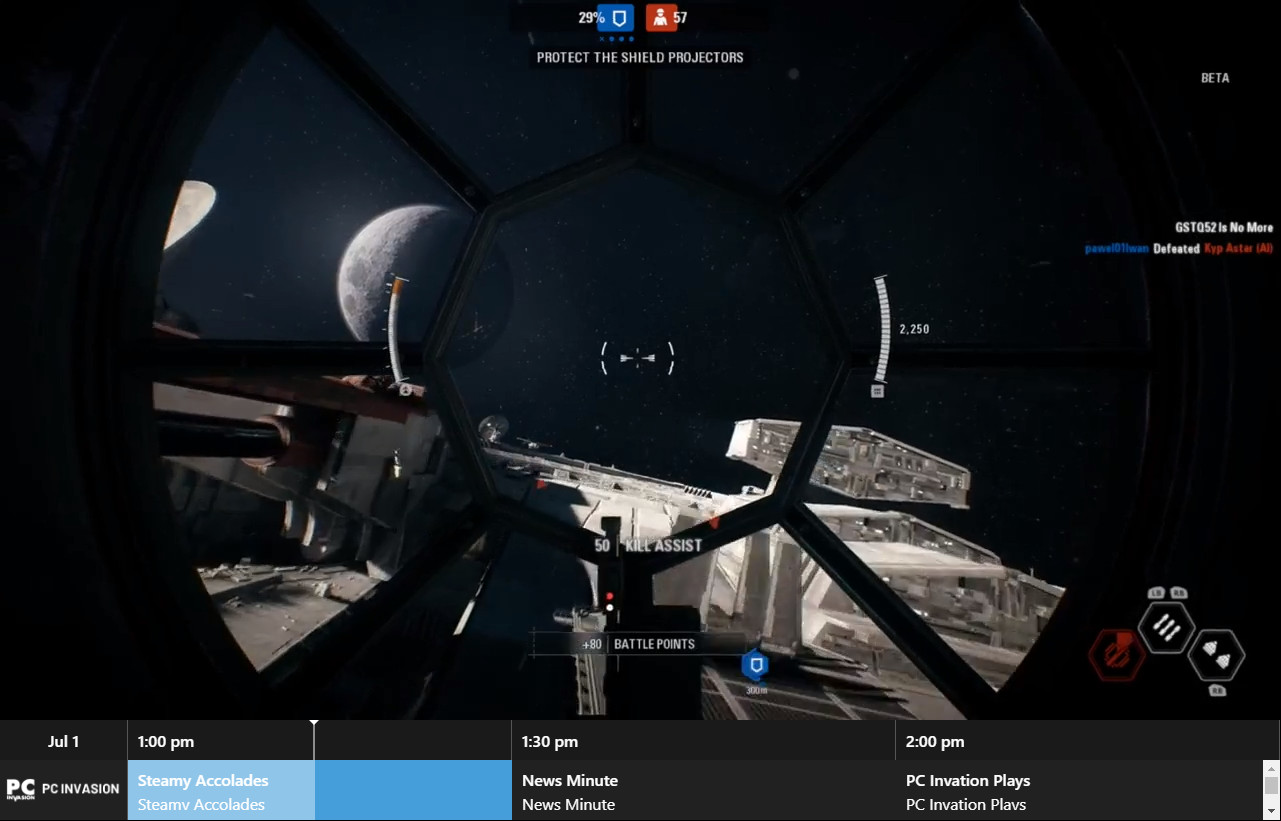
Task: Click the LB button prompt icon
Action: click(1156, 592)
